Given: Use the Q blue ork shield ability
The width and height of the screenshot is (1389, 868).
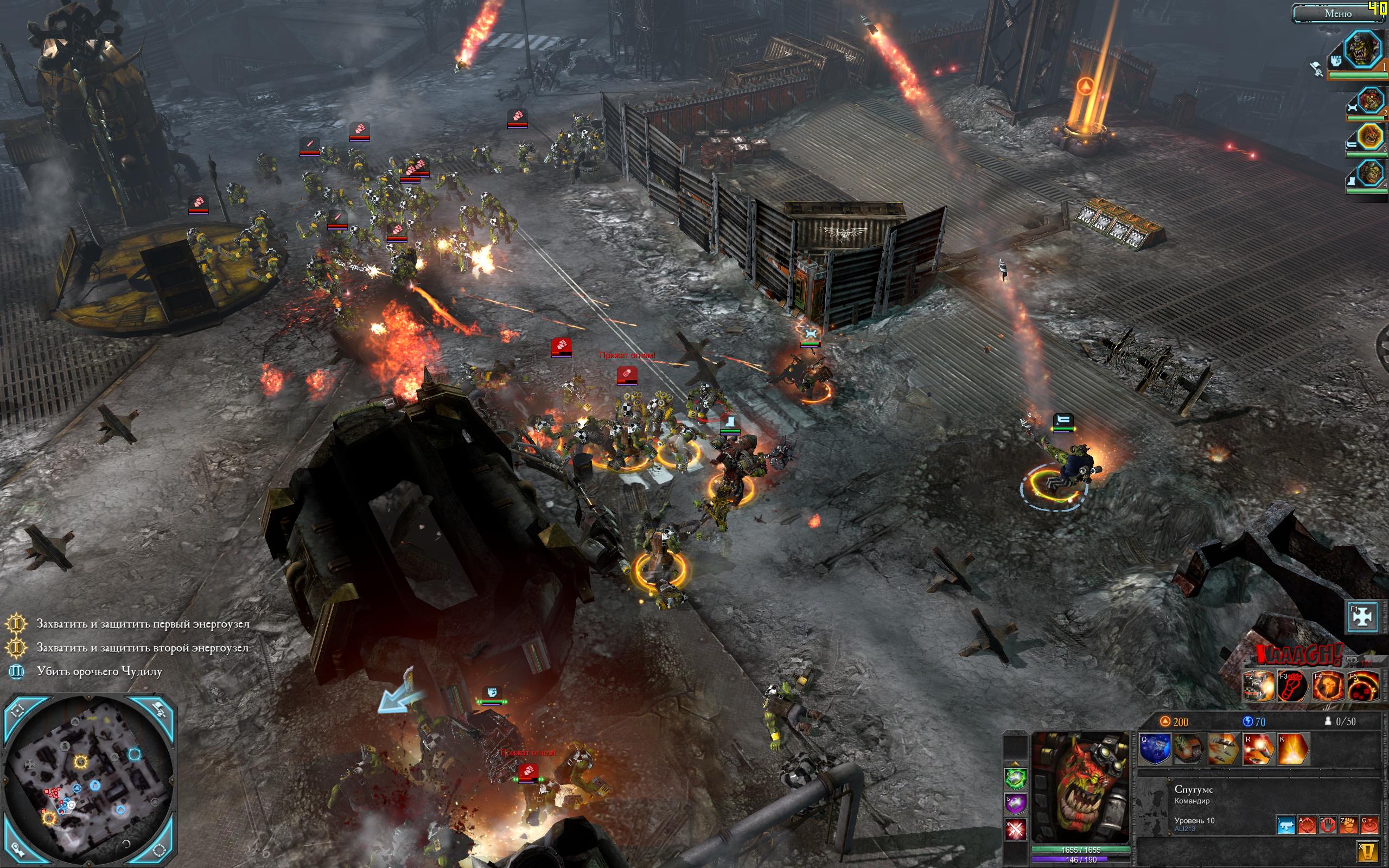Looking at the screenshot, I should click(x=1155, y=749).
